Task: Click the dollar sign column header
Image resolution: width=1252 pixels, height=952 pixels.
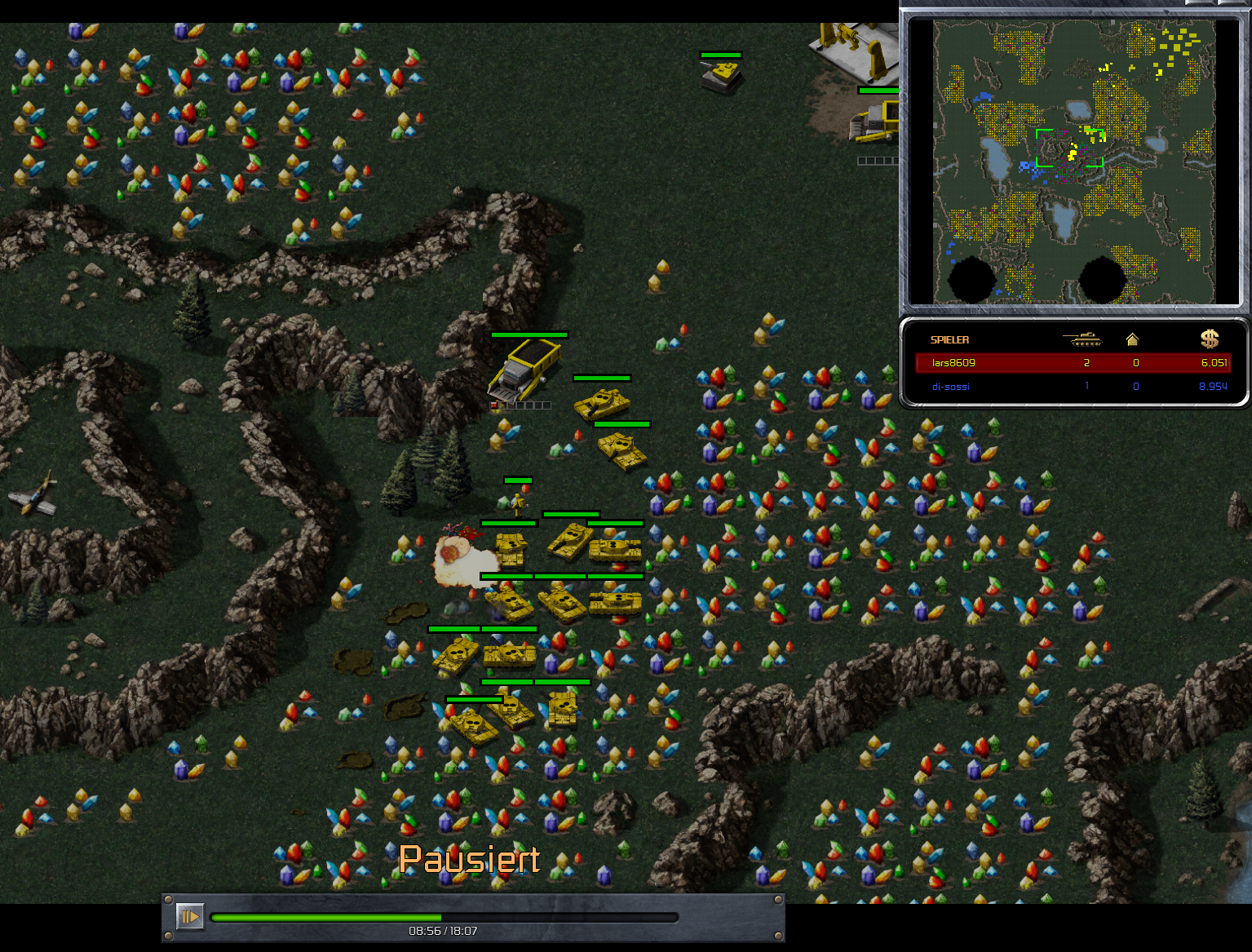Action: (1210, 339)
